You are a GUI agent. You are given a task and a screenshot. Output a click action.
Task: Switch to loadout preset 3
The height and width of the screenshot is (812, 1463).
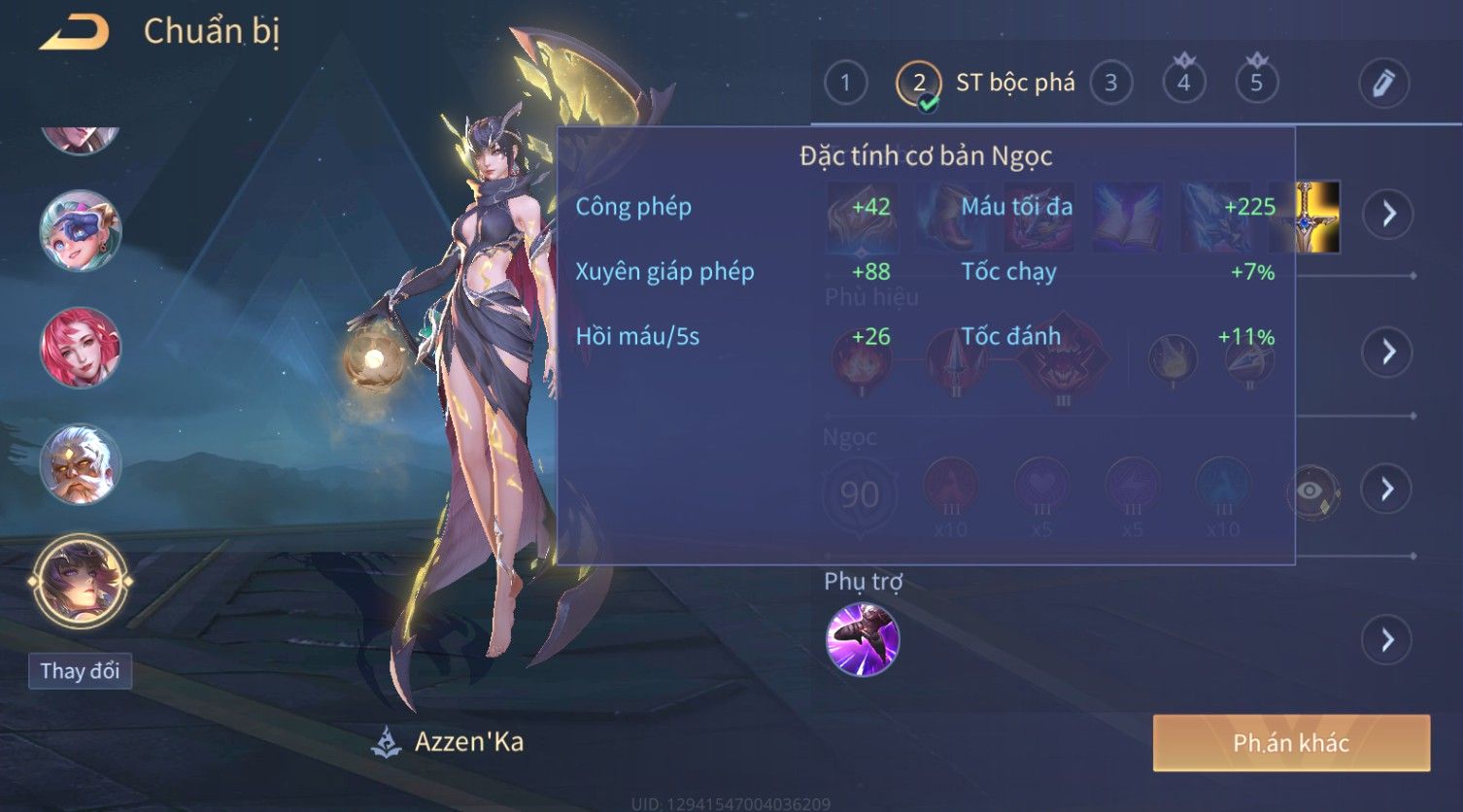pos(1110,84)
